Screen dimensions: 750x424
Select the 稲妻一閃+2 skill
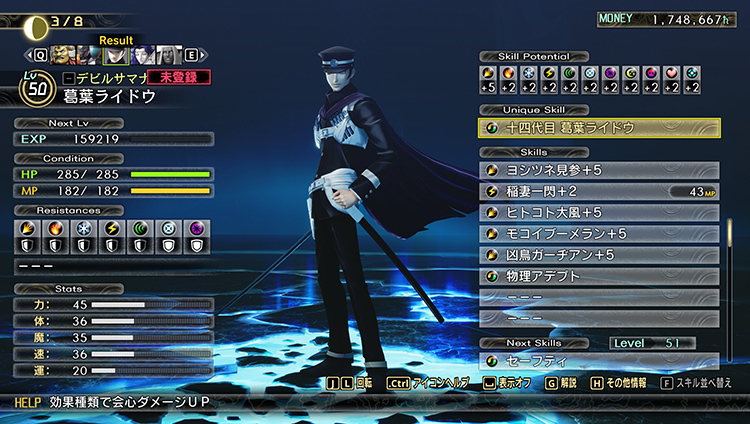click(x=598, y=192)
